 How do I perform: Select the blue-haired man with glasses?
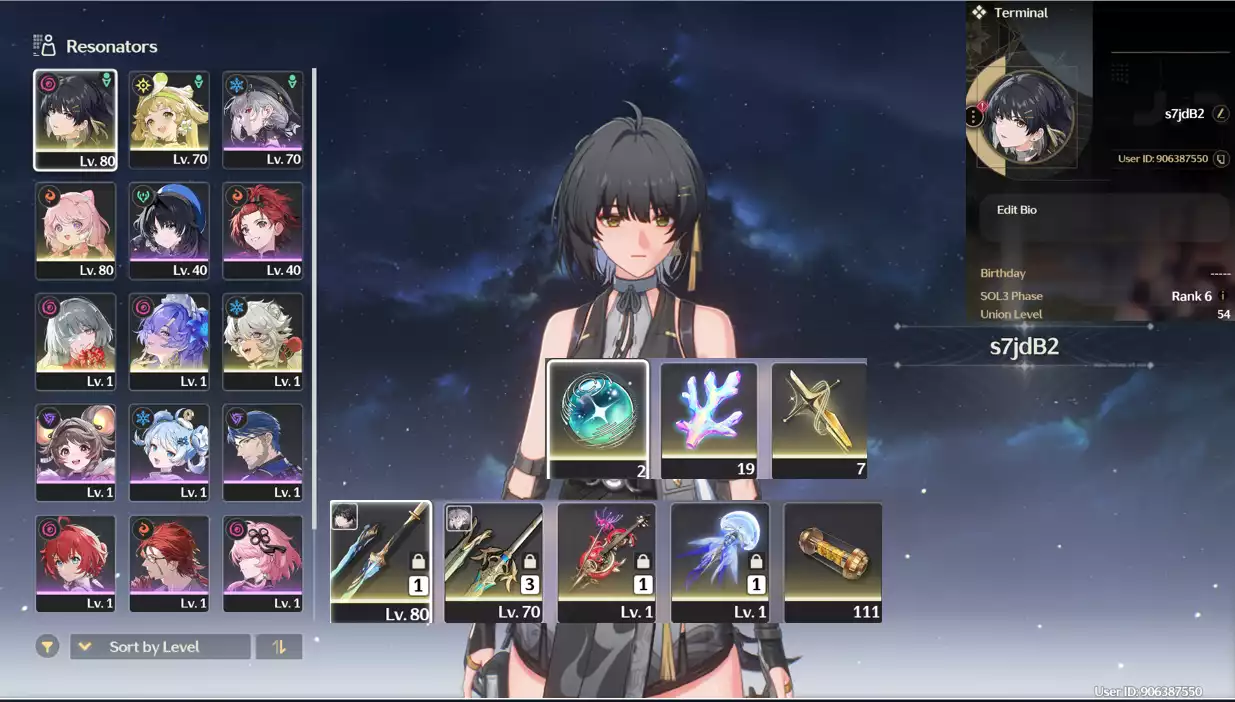point(263,452)
